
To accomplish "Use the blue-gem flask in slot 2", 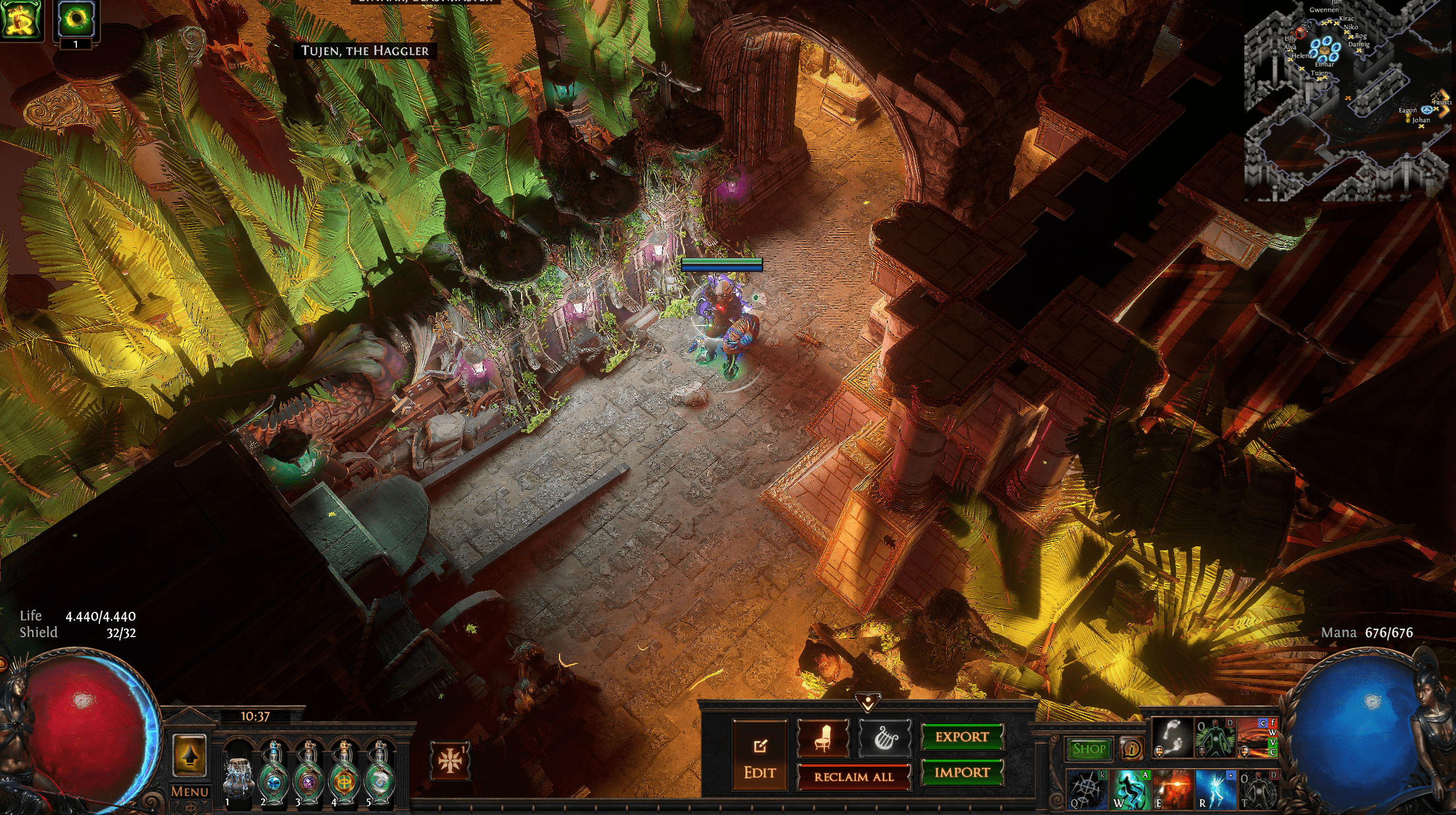I will [274, 774].
